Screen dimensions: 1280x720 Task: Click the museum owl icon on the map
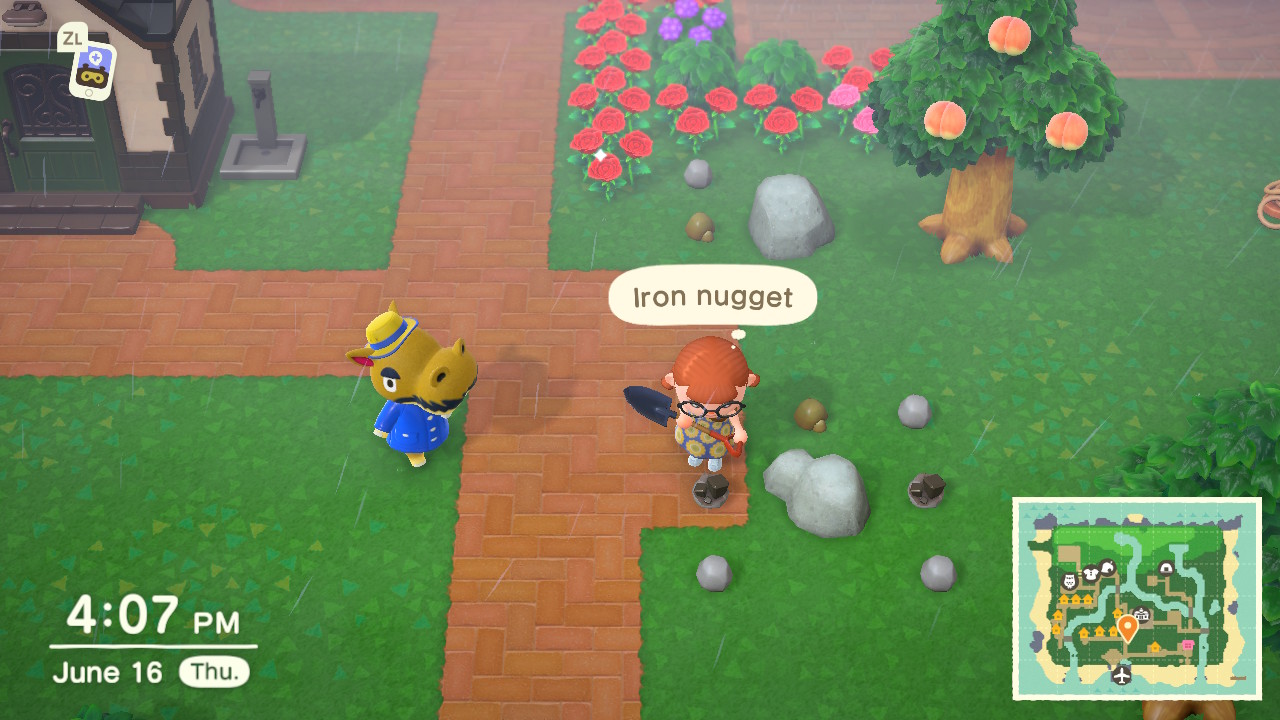1070,581
